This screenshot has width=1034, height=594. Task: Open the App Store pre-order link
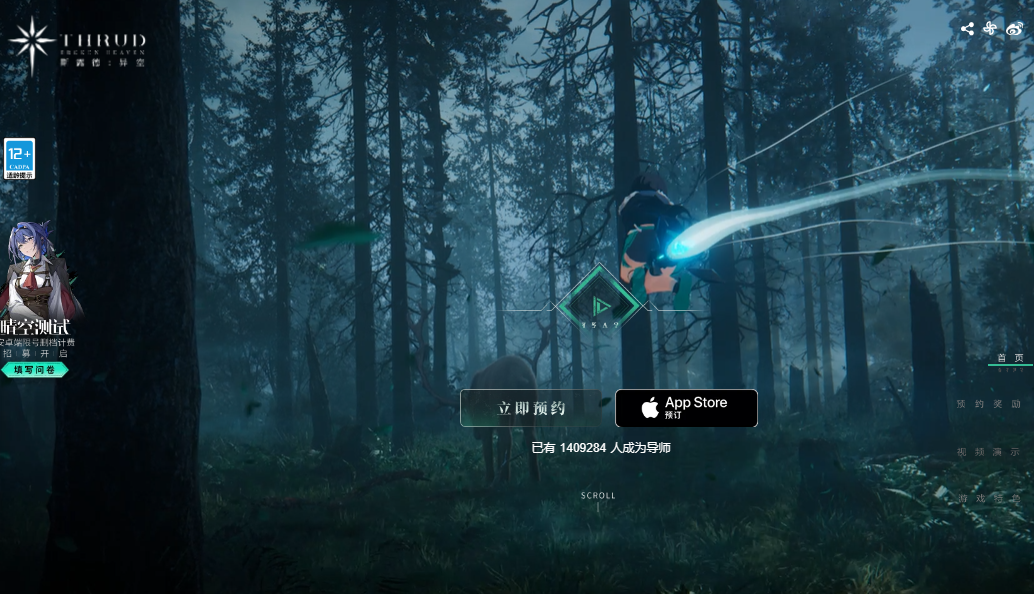coord(686,408)
